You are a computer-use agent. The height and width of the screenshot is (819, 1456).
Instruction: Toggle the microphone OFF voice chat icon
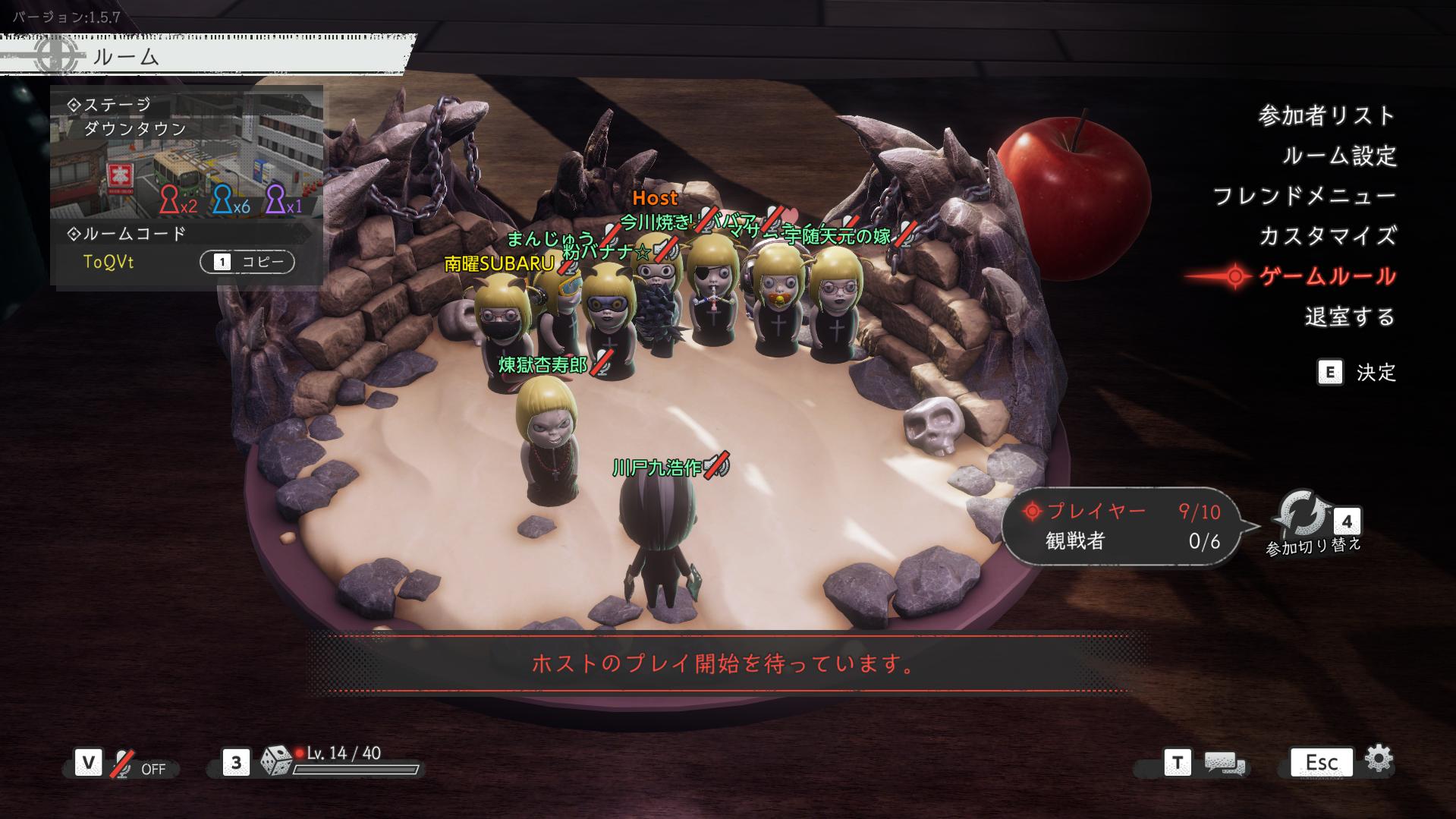click(x=122, y=764)
